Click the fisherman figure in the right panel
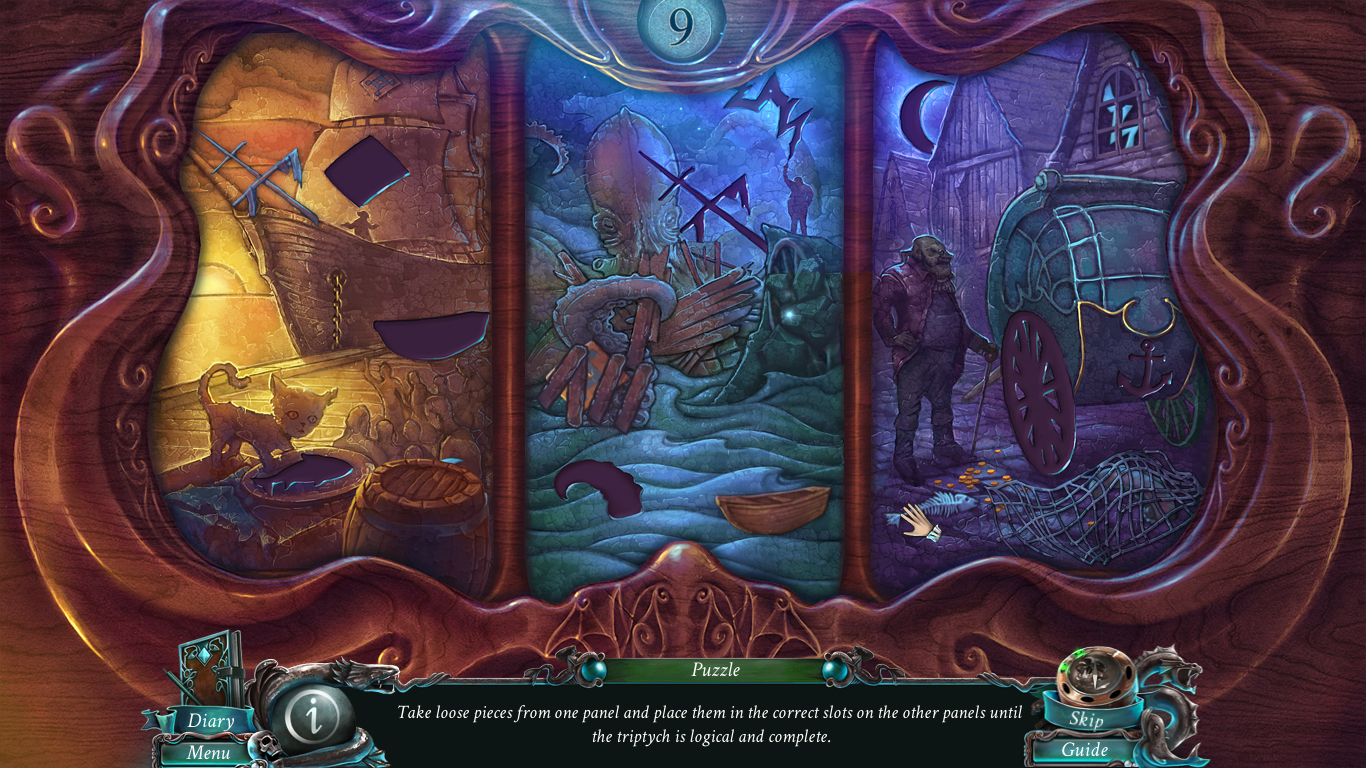Screen dimensions: 1366x768 (x=928, y=340)
